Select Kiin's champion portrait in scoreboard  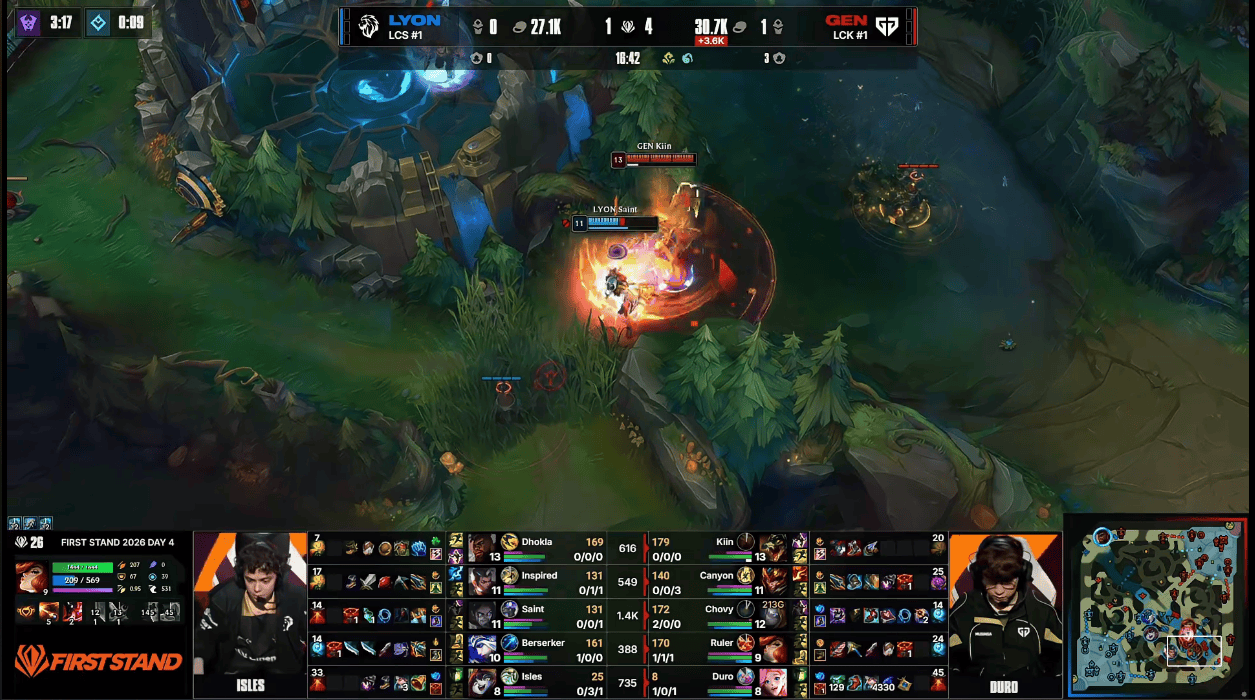click(x=772, y=547)
